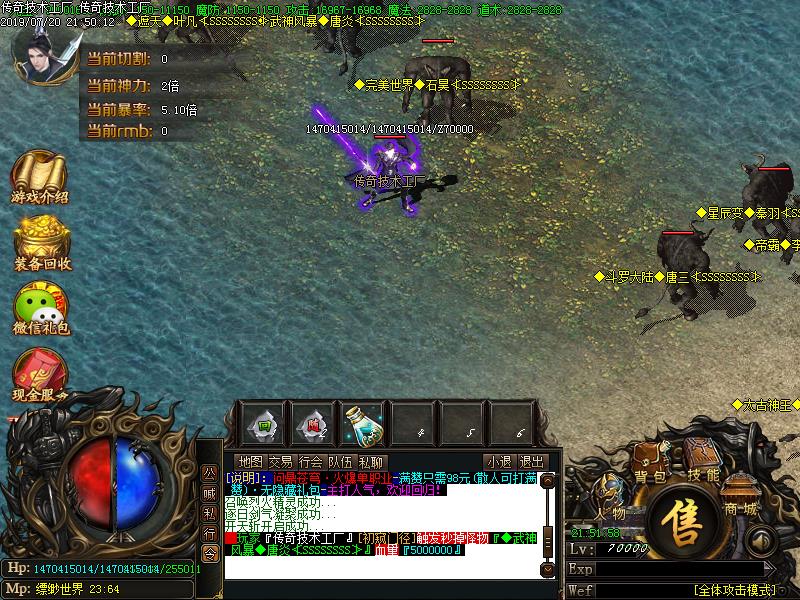
Task: Select the 私聊 private chat button
Action: 371,462
